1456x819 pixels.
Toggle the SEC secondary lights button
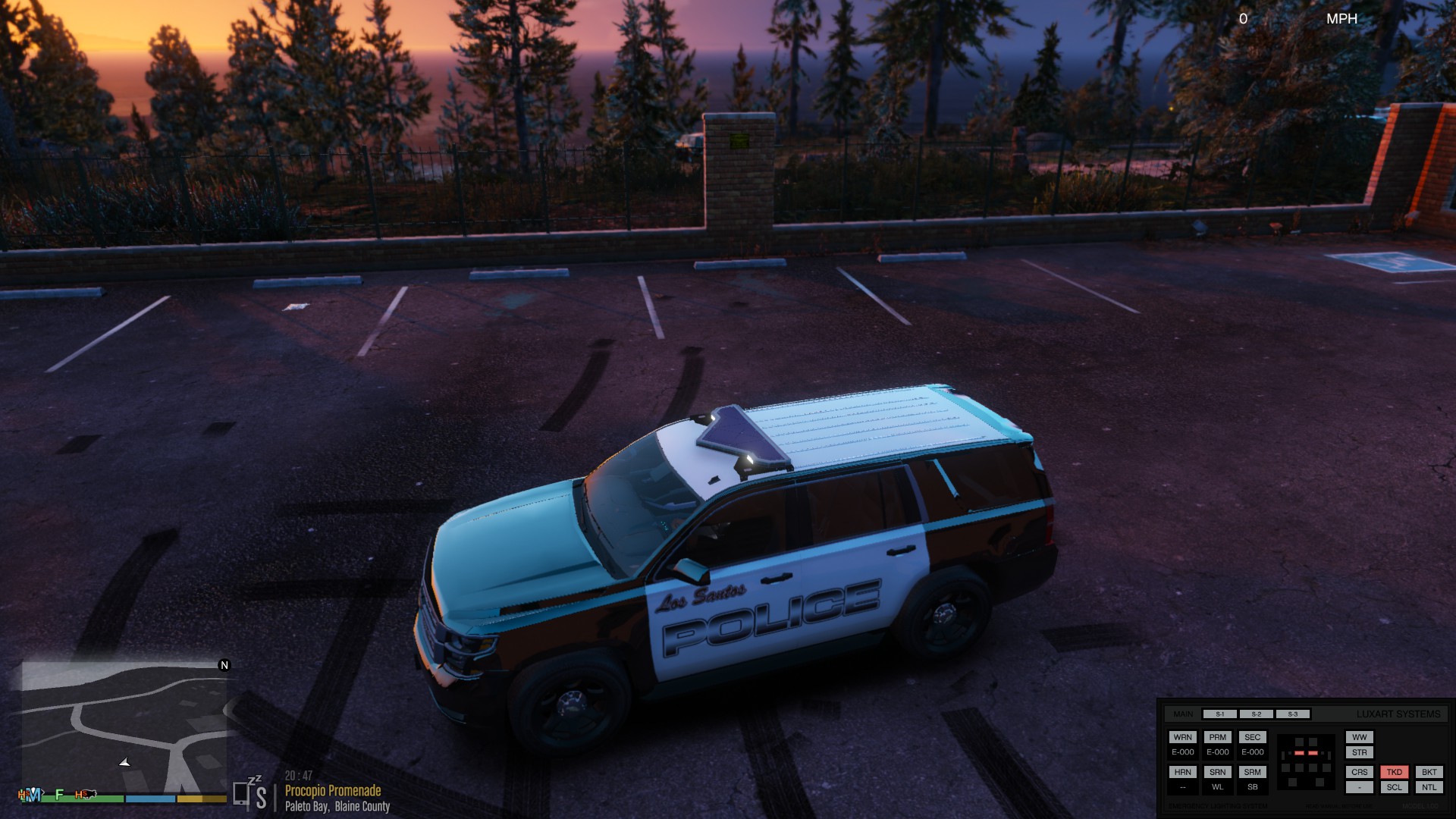pos(1252,737)
